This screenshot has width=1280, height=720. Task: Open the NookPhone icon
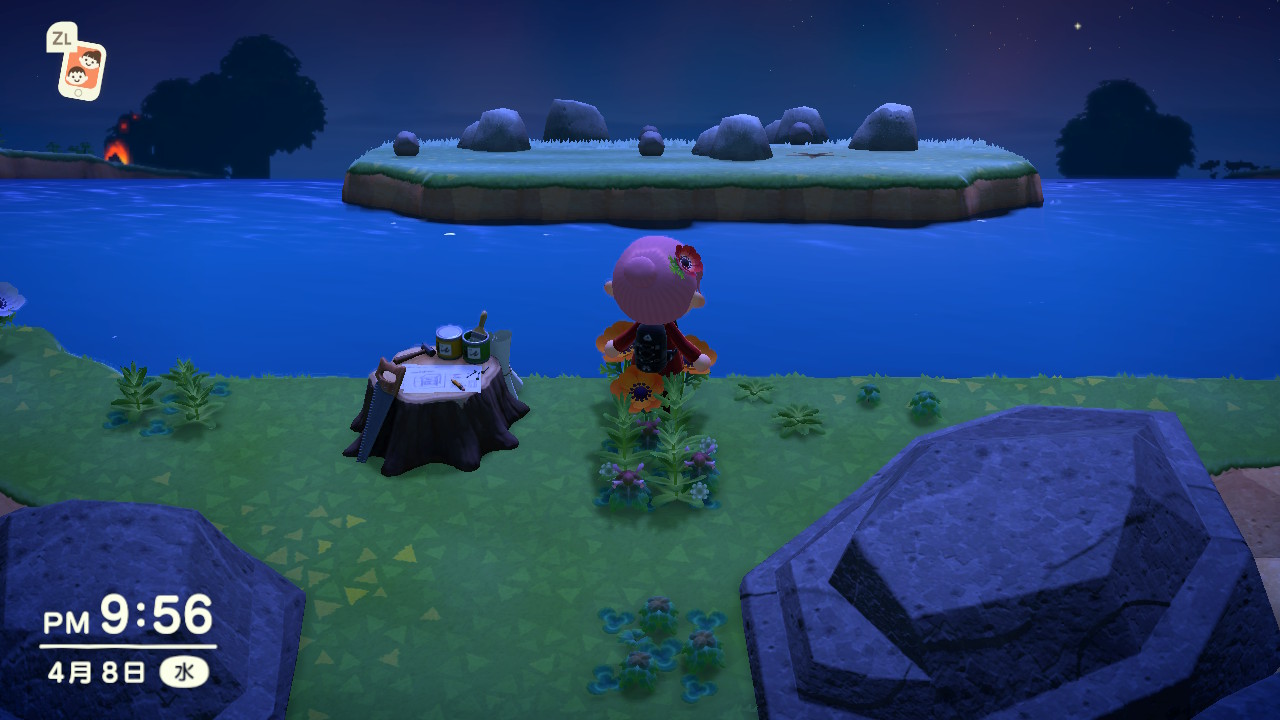click(x=81, y=68)
